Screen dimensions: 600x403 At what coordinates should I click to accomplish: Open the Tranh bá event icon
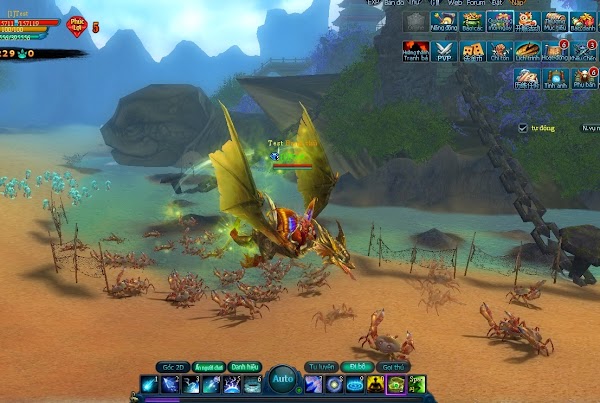pyautogui.click(x=414, y=49)
